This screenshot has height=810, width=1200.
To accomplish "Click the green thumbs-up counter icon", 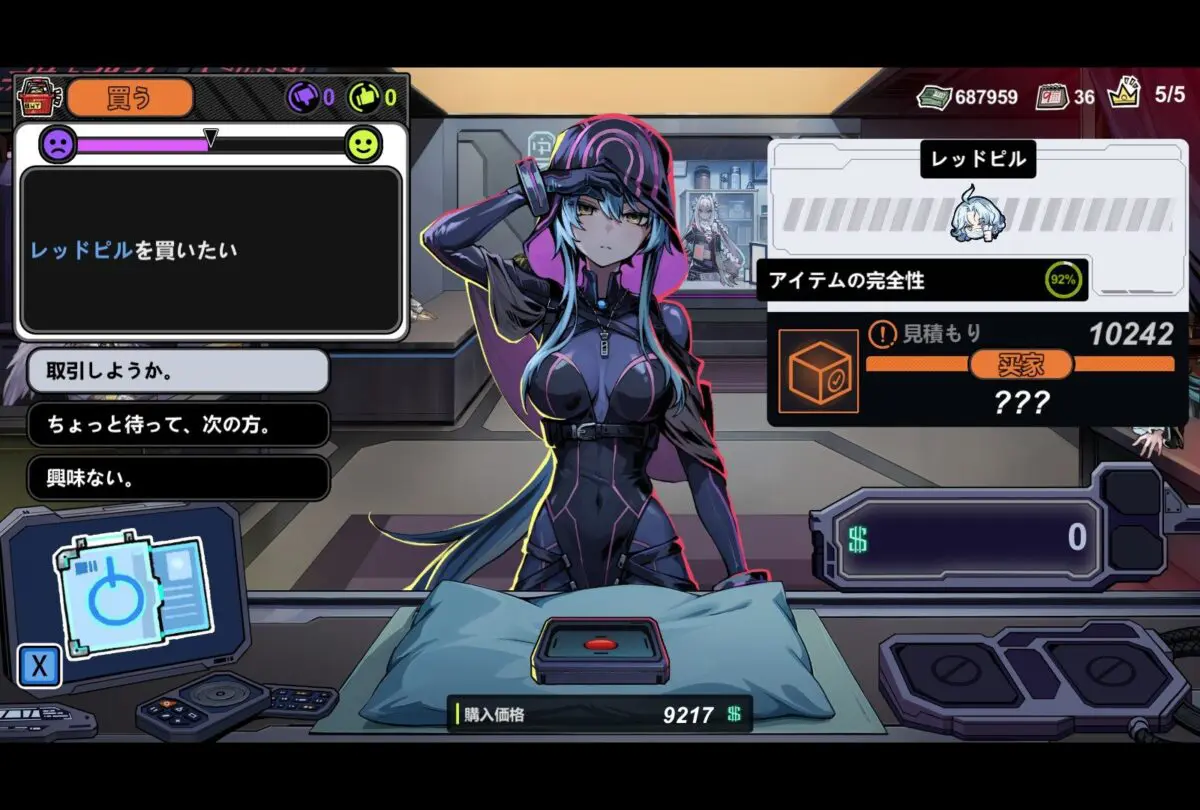I will coord(364,97).
